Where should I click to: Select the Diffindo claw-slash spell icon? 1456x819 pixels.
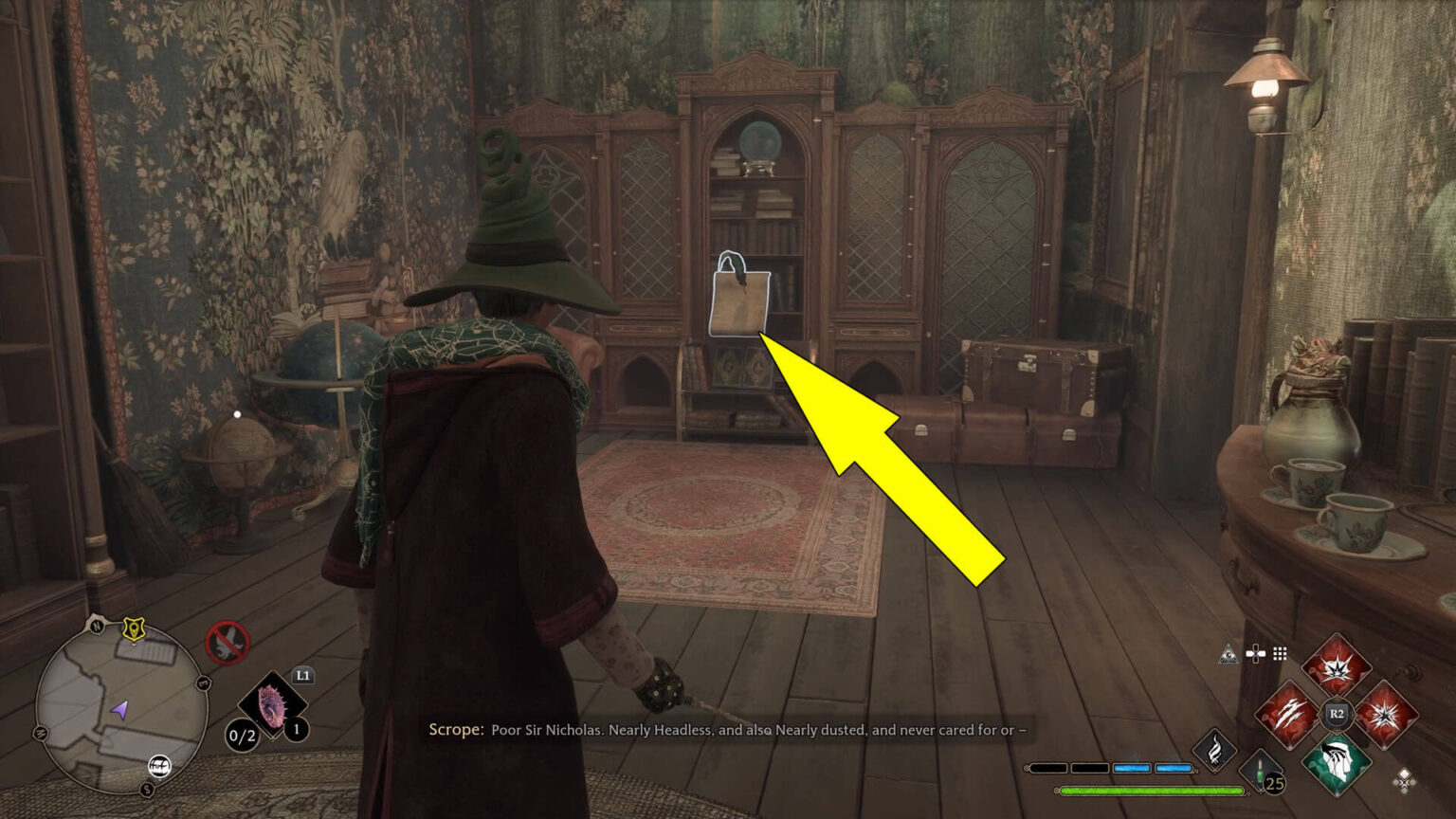coord(1289,715)
